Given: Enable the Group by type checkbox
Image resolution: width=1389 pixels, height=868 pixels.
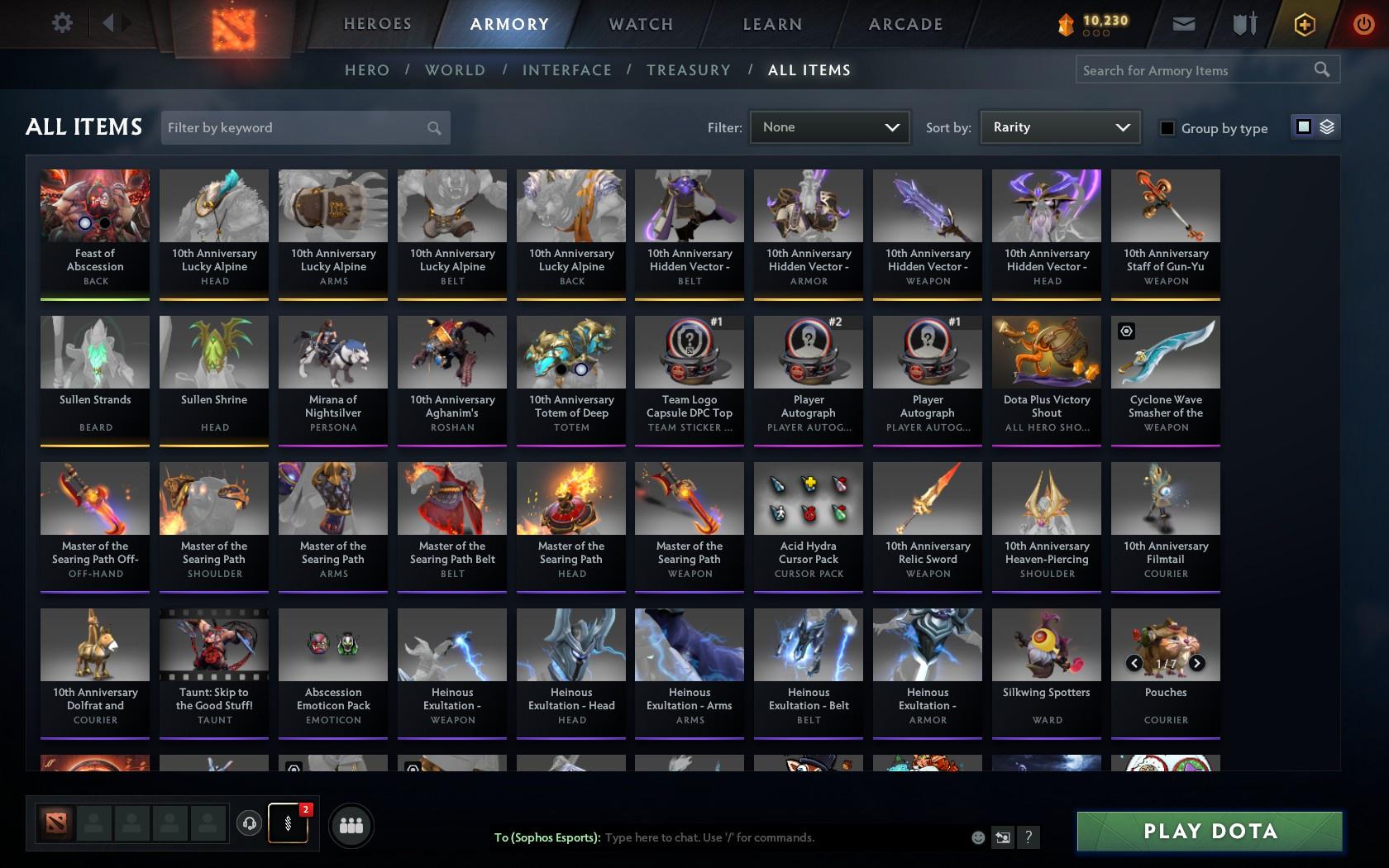Looking at the screenshot, I should click(x=1166, y=128).
